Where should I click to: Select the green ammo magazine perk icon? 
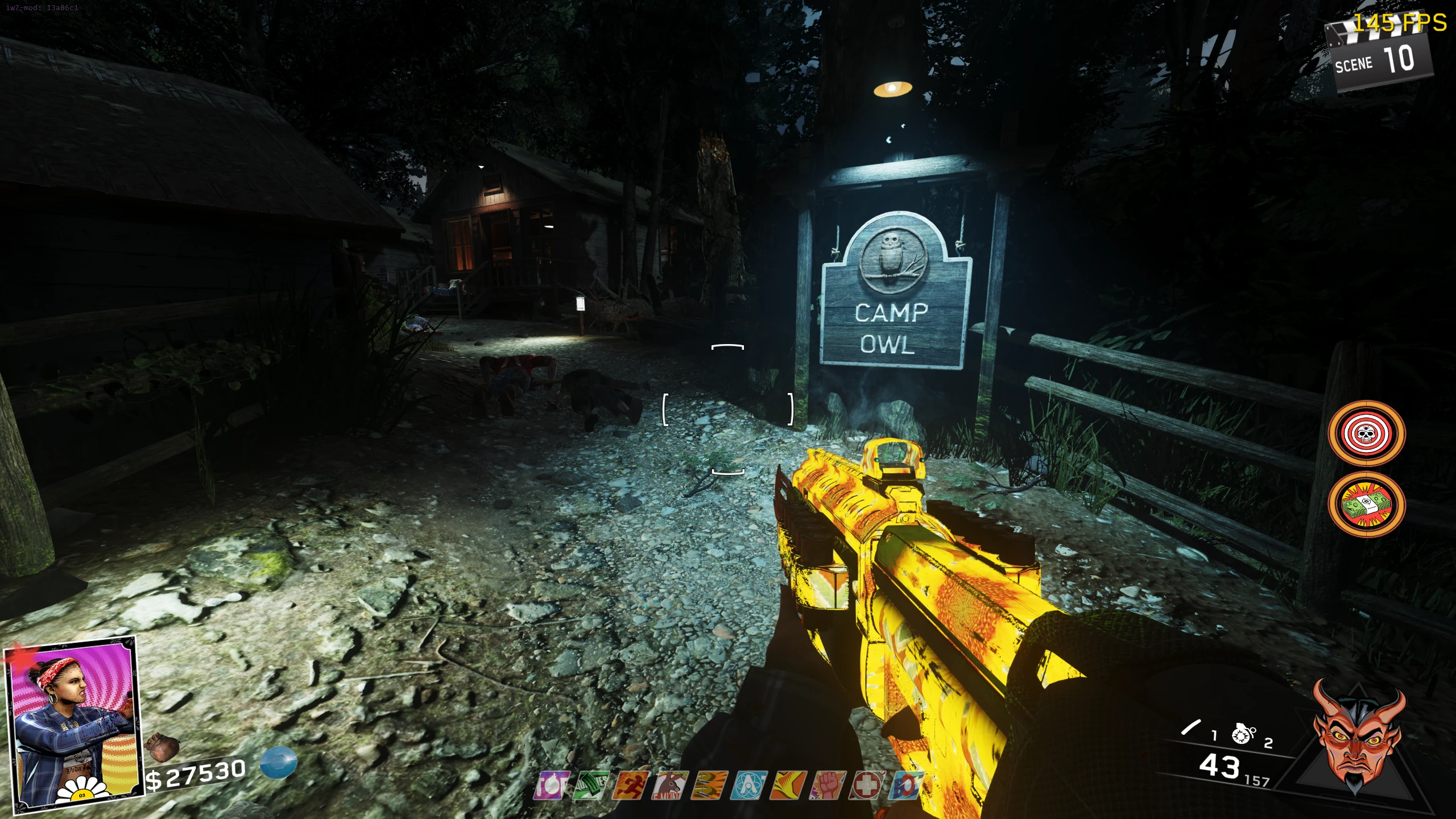[x=591, y=785]
